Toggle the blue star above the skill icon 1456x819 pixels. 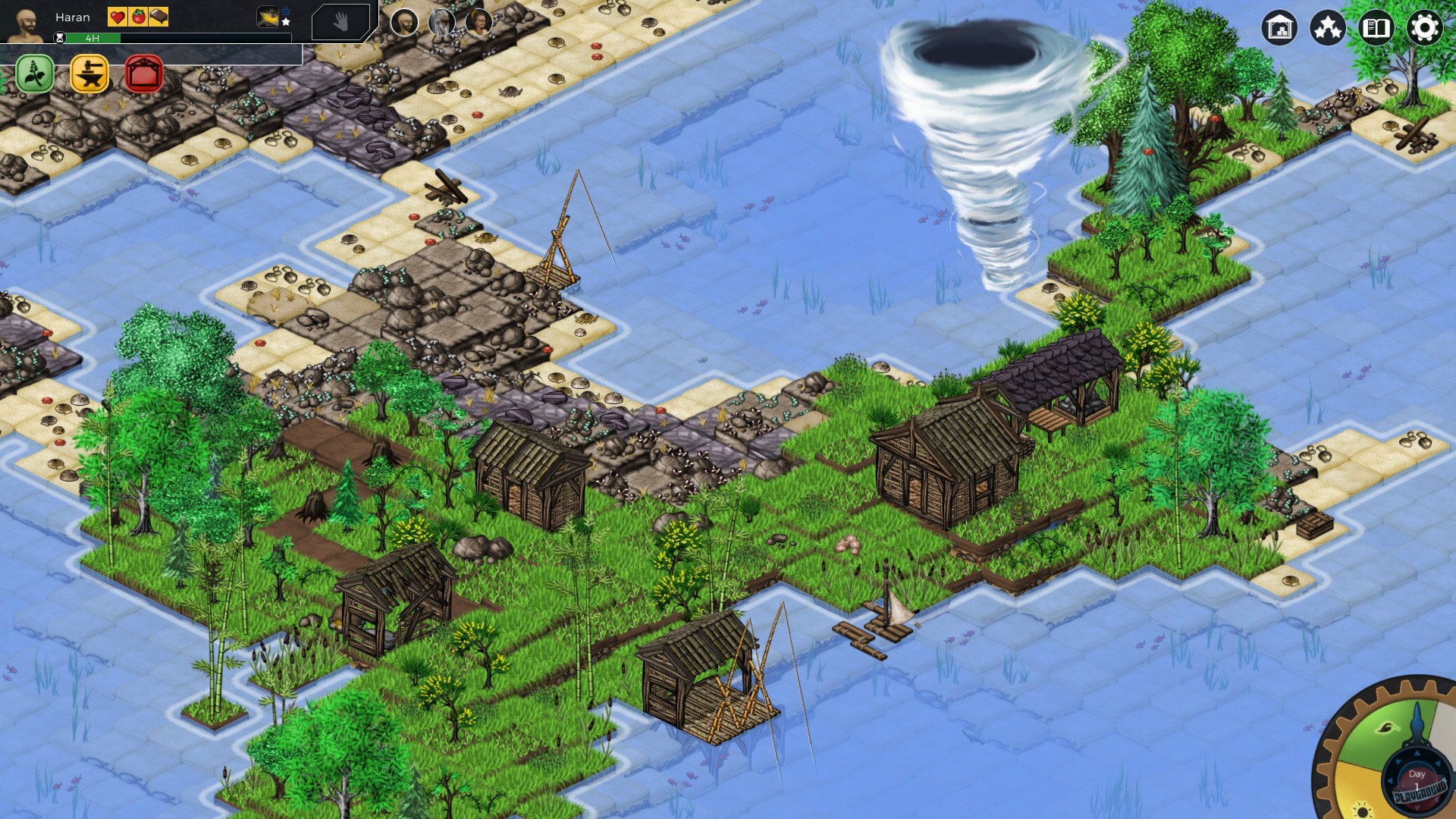tap(285, 10)
